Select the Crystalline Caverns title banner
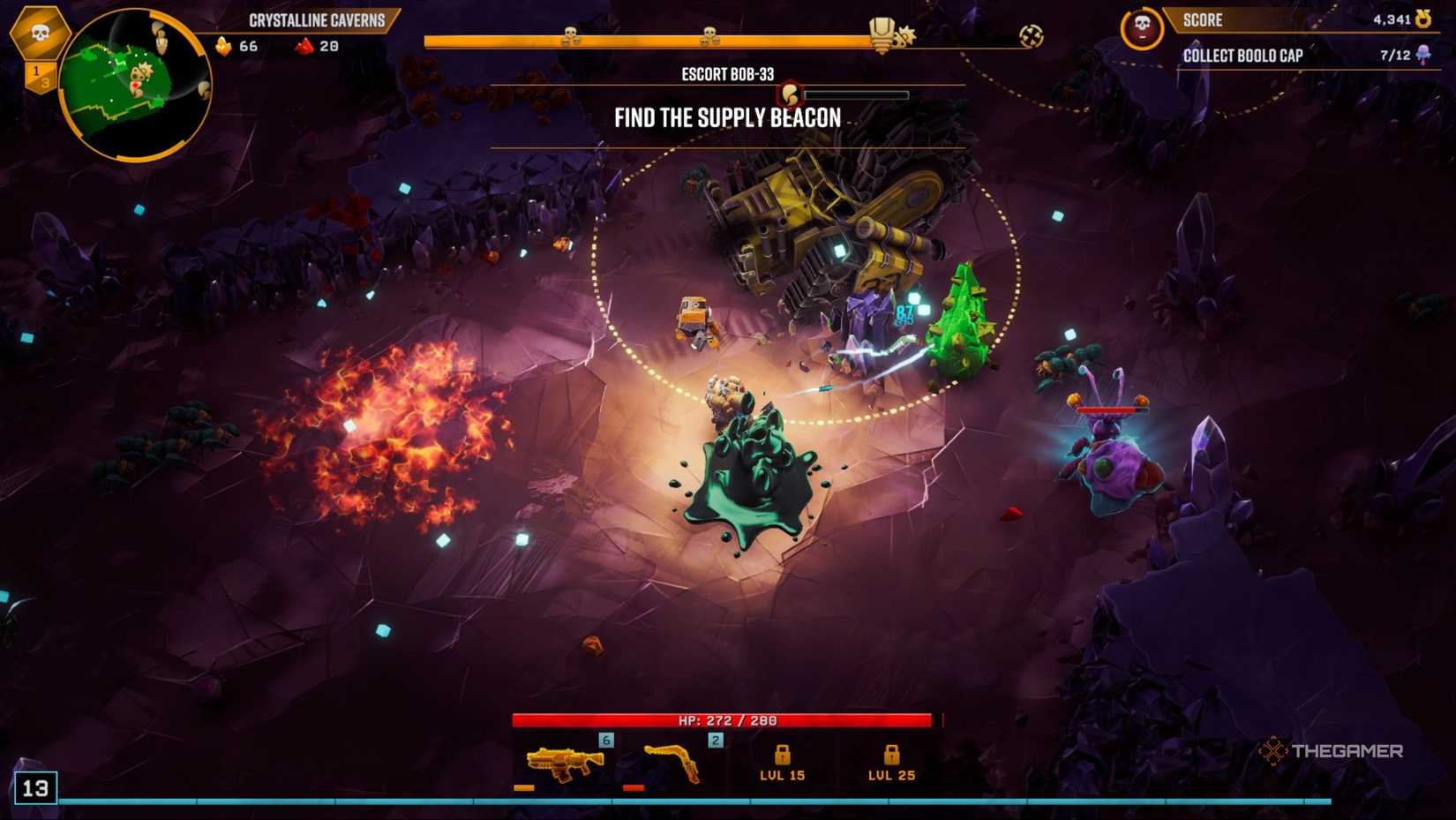This screenshot has width=1456, height=820. 318,19
